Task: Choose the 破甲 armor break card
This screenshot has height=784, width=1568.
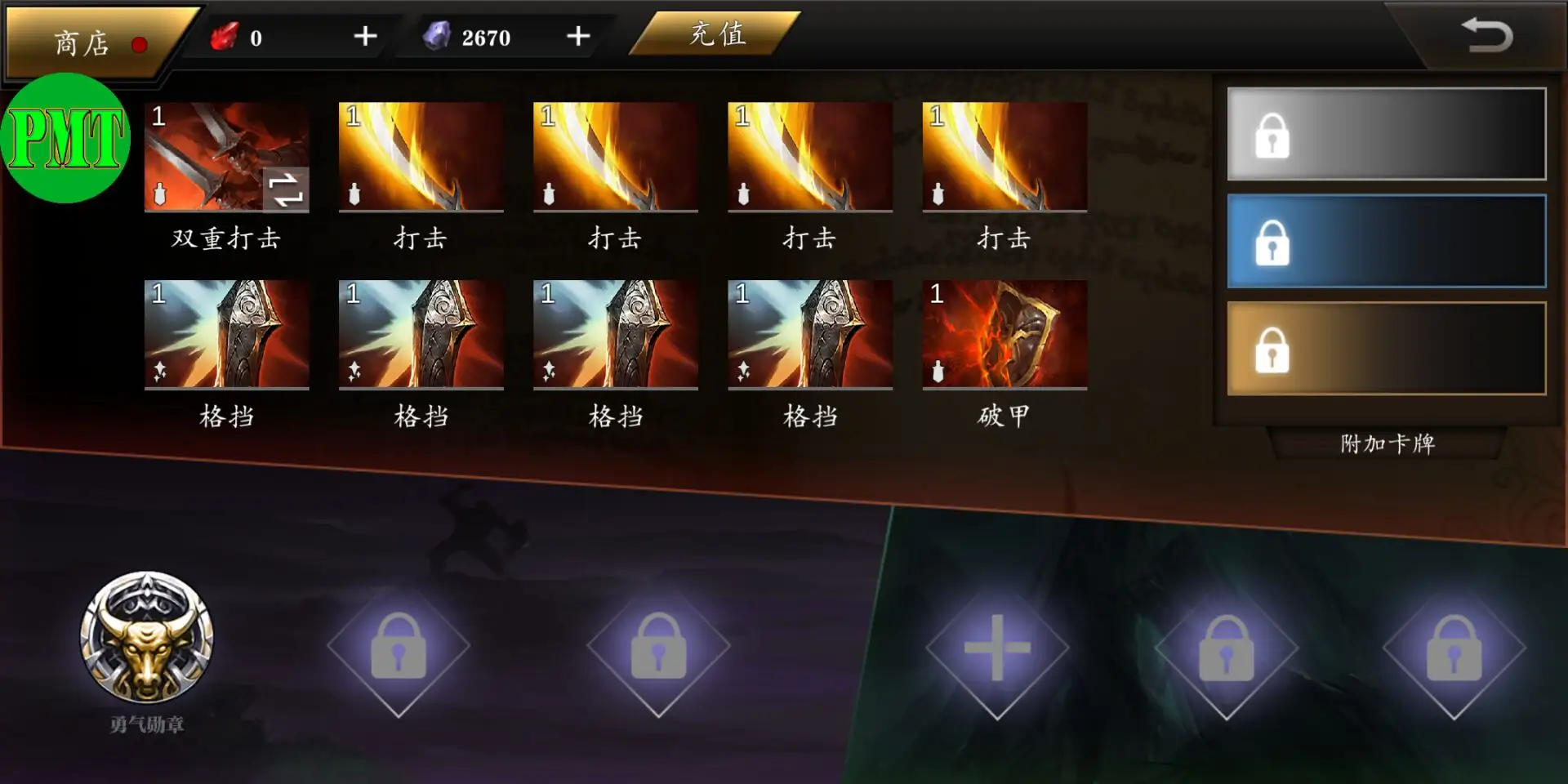Action: coord(1004,335)
